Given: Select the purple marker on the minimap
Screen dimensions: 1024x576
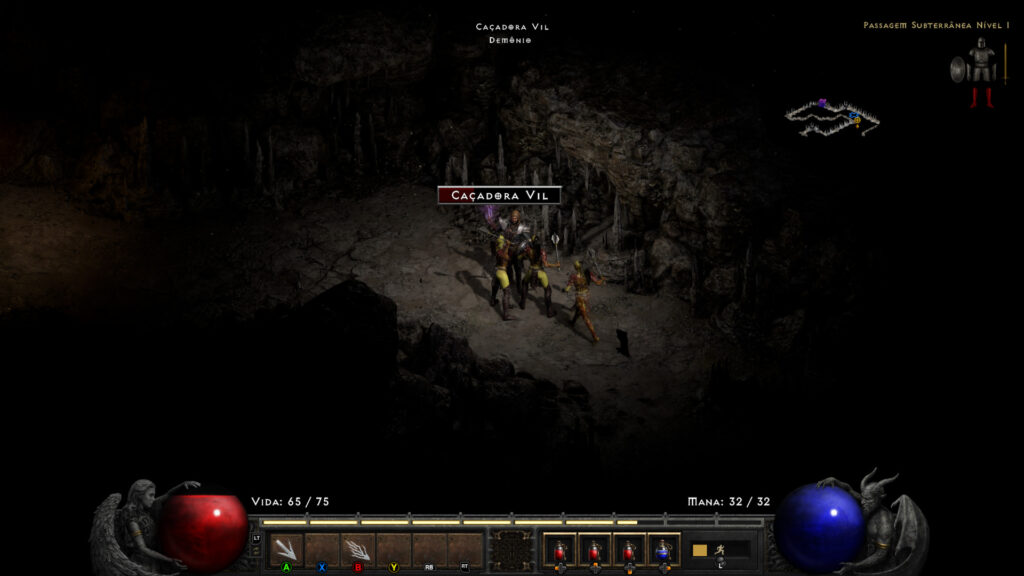Looking at the screenshot, I should coord(822,102).
